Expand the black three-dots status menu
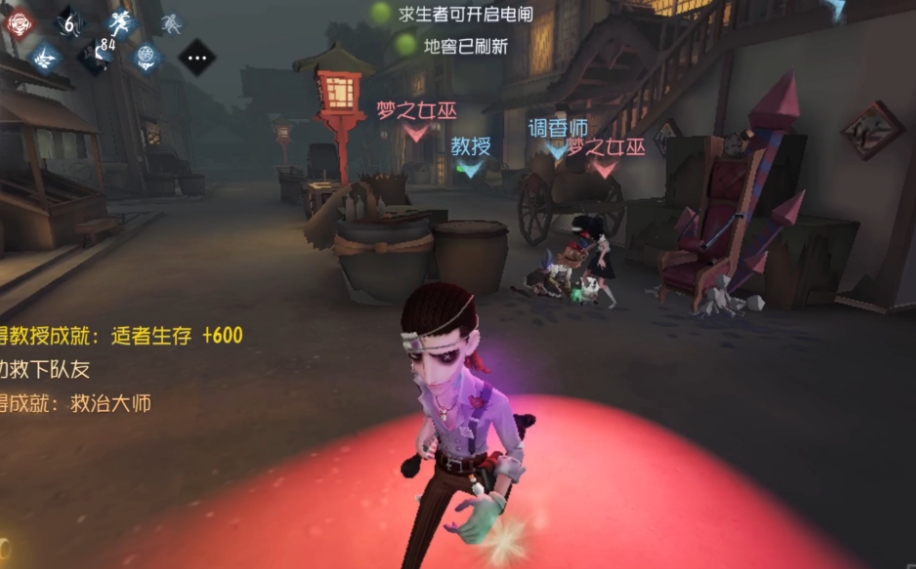 click(x=197, y=57)
